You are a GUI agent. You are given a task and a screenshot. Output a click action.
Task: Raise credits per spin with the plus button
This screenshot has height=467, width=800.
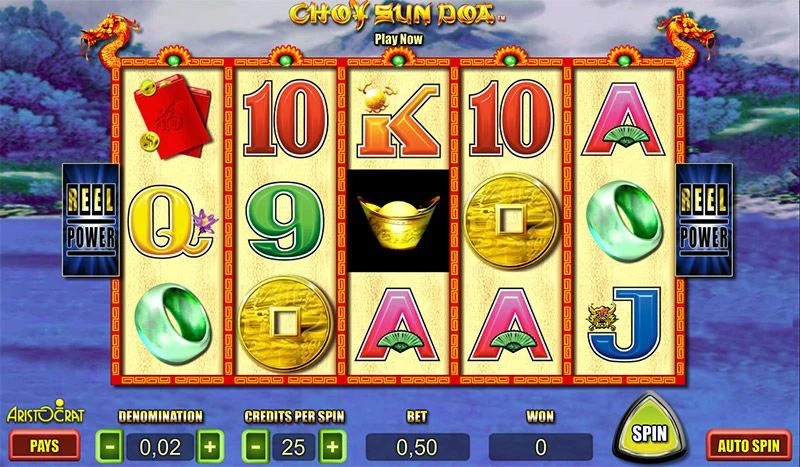(331, 443)
